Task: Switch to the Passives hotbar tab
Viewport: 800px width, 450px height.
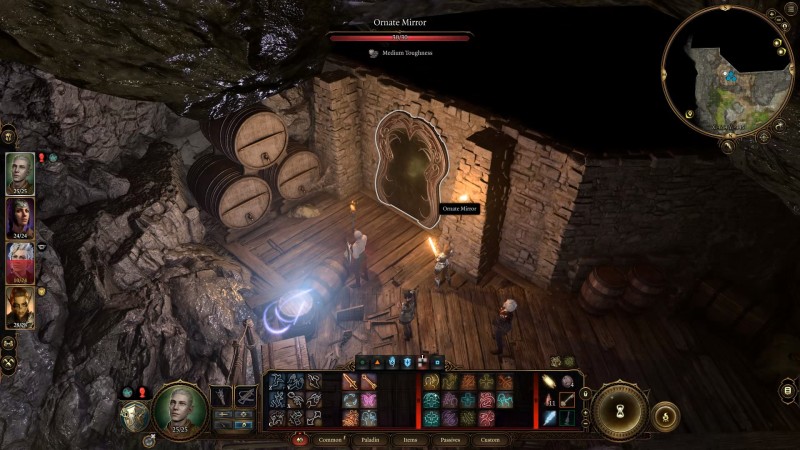Action: click(450, 439)
